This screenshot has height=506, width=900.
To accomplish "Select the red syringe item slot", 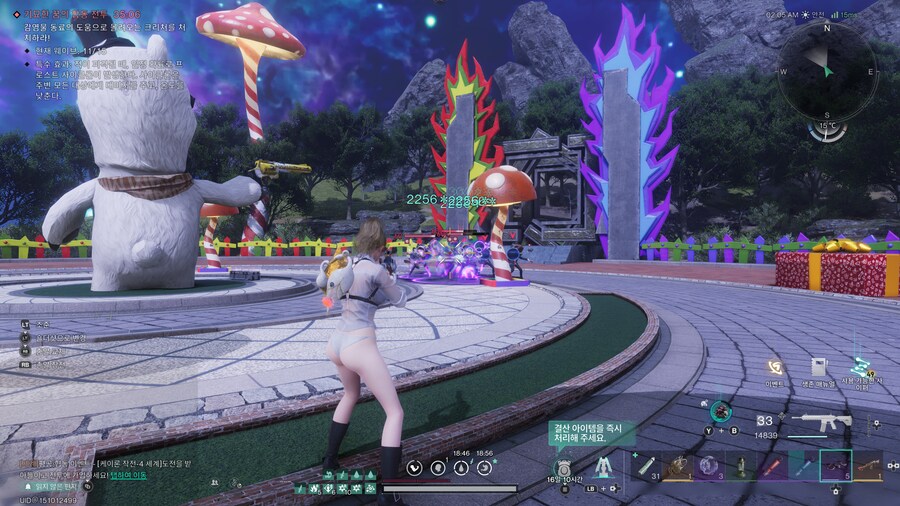I will coord(773,465).
